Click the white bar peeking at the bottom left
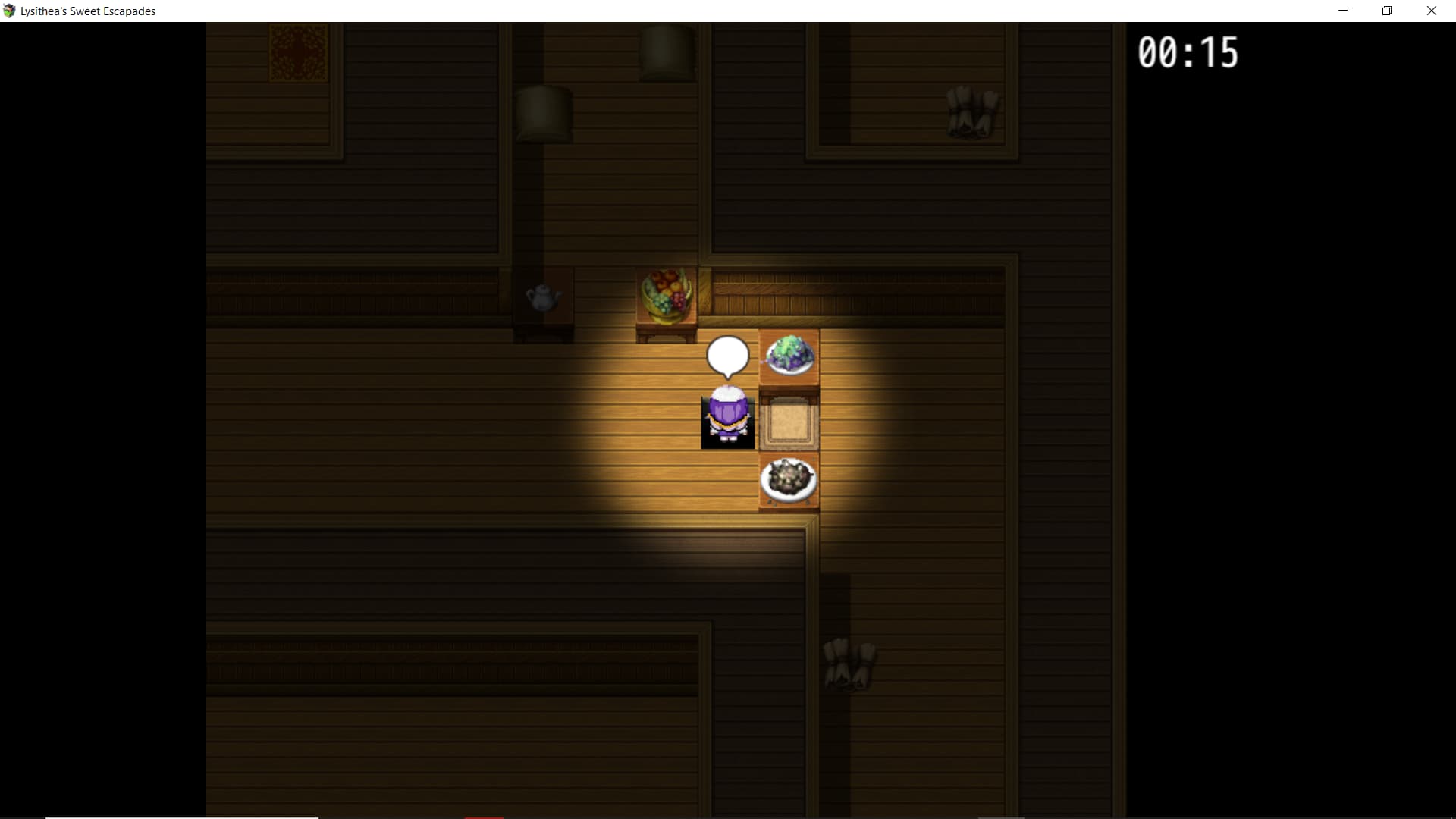 [x=182, y=817]
